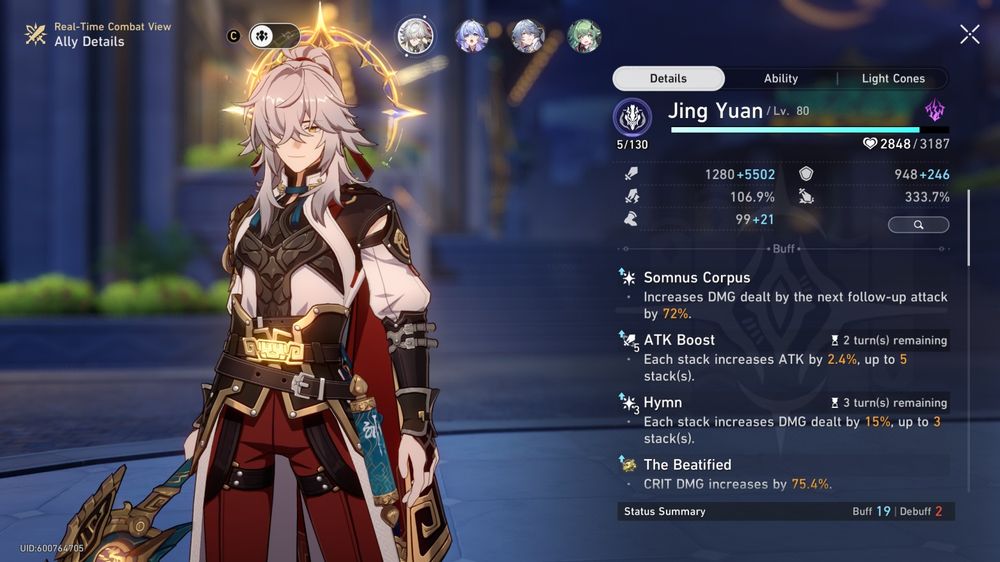The height and width of the screenshot is (562, 1000).
Task: Click the magnifier button for full stats
Action: coord(918,225)
